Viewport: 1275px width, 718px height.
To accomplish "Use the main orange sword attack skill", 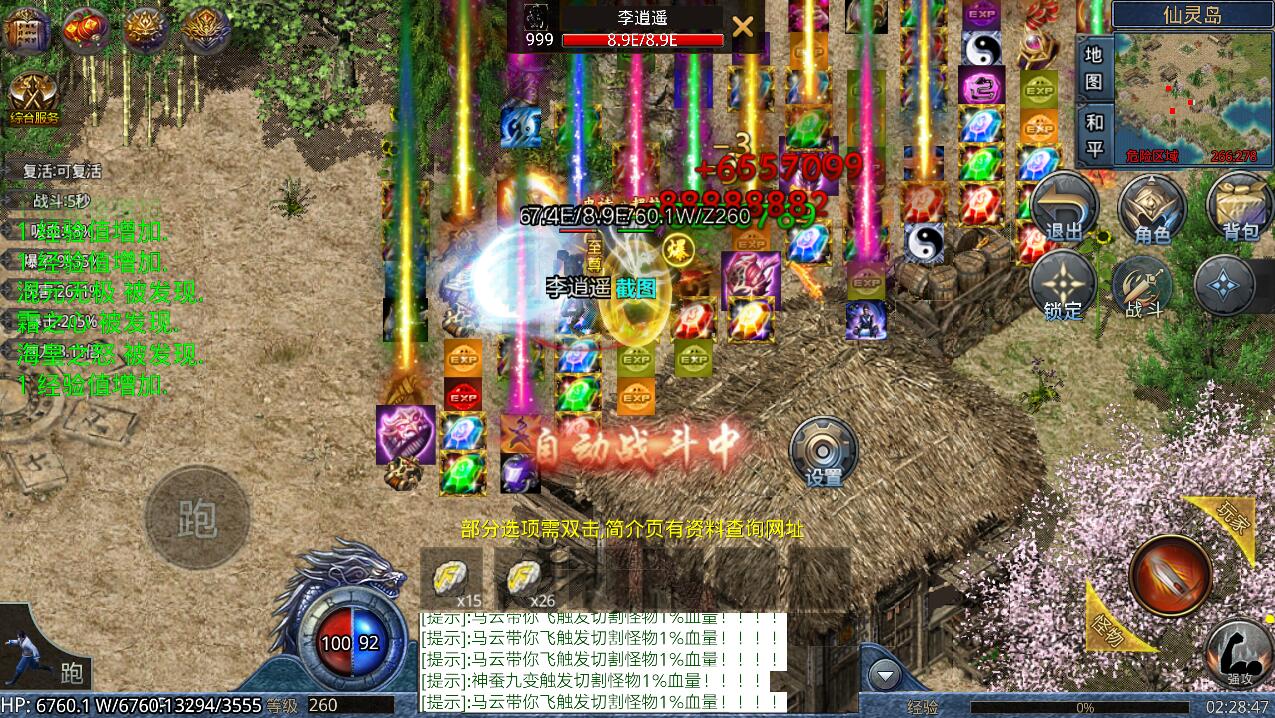I will (x=1170, y=575).
